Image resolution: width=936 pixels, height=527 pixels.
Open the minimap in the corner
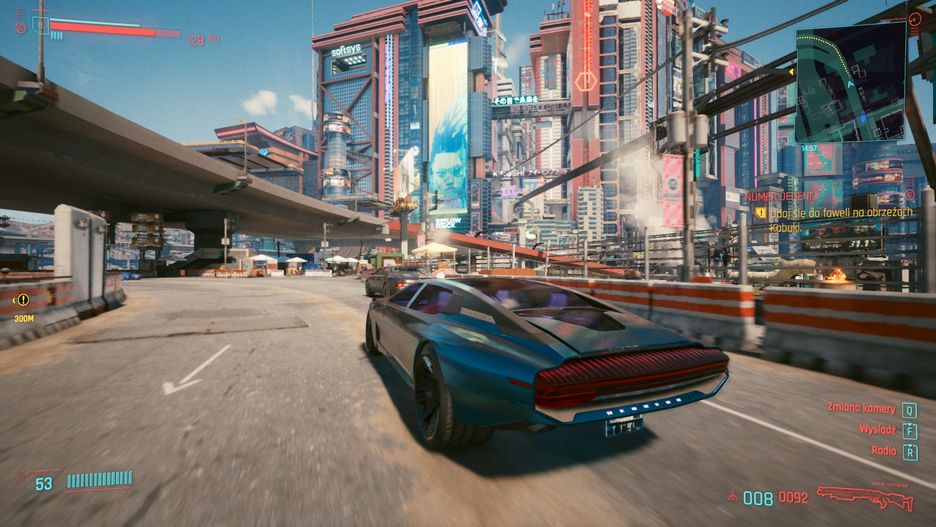850,82
